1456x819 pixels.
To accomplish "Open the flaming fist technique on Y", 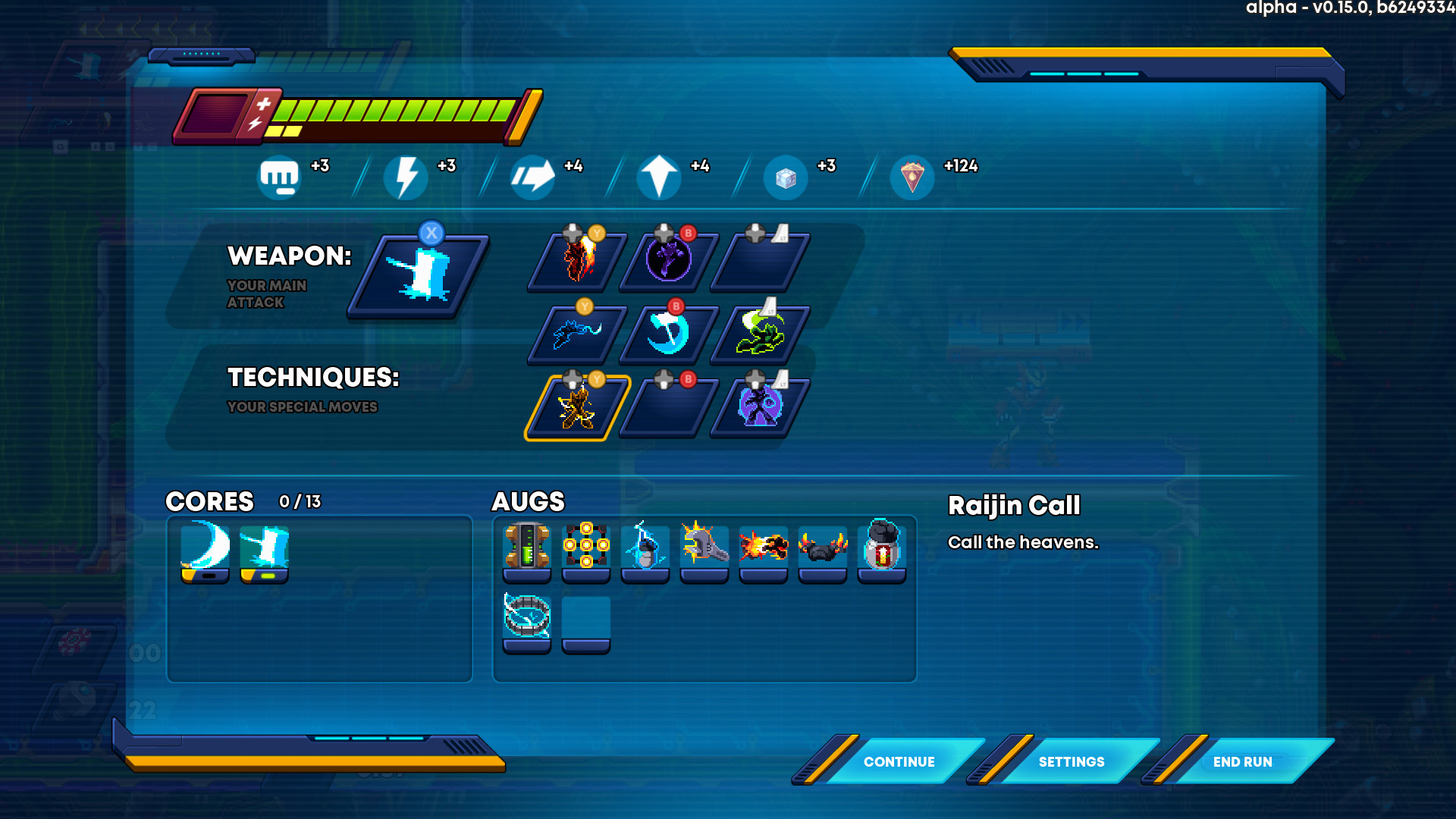I will click(576, 259).
